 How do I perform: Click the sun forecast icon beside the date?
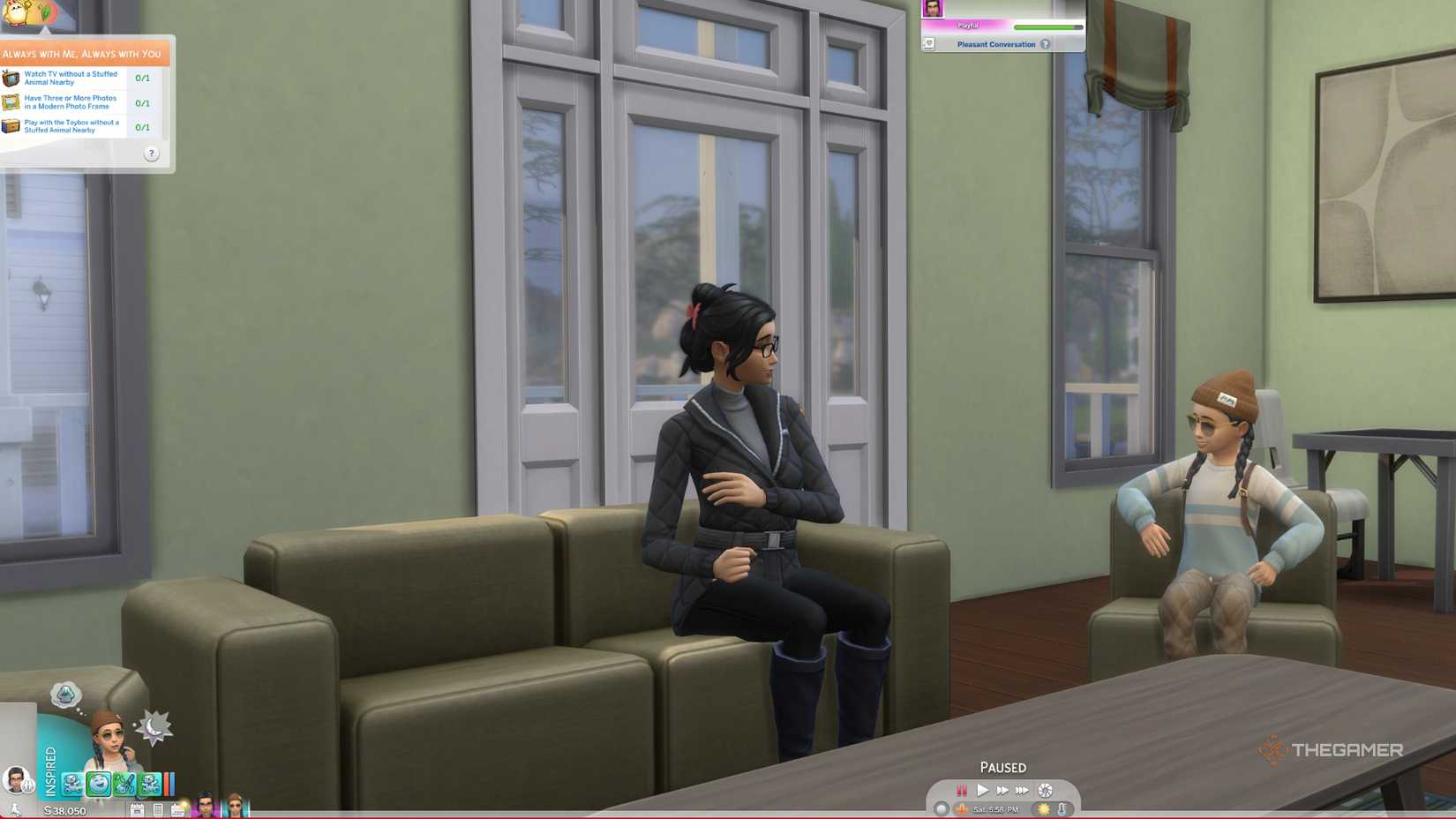coord(1043,808)
